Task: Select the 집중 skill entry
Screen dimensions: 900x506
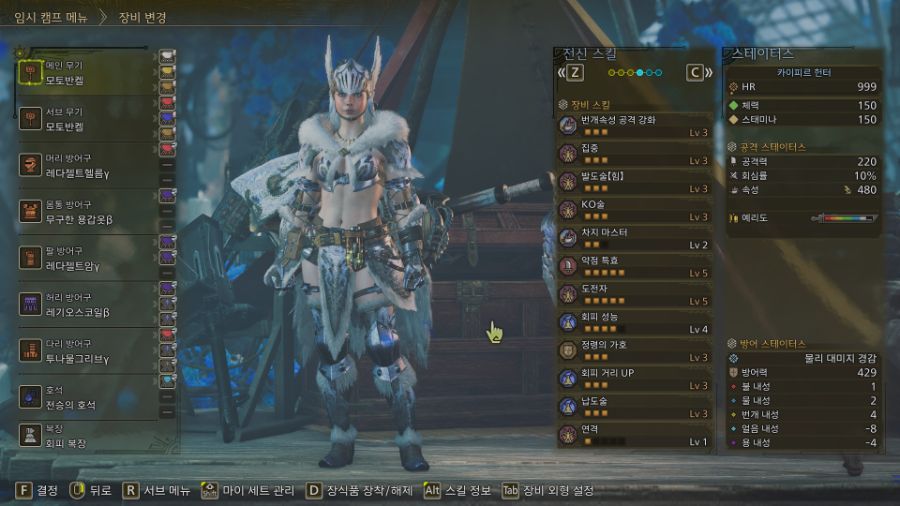Action: coord(635,154)
